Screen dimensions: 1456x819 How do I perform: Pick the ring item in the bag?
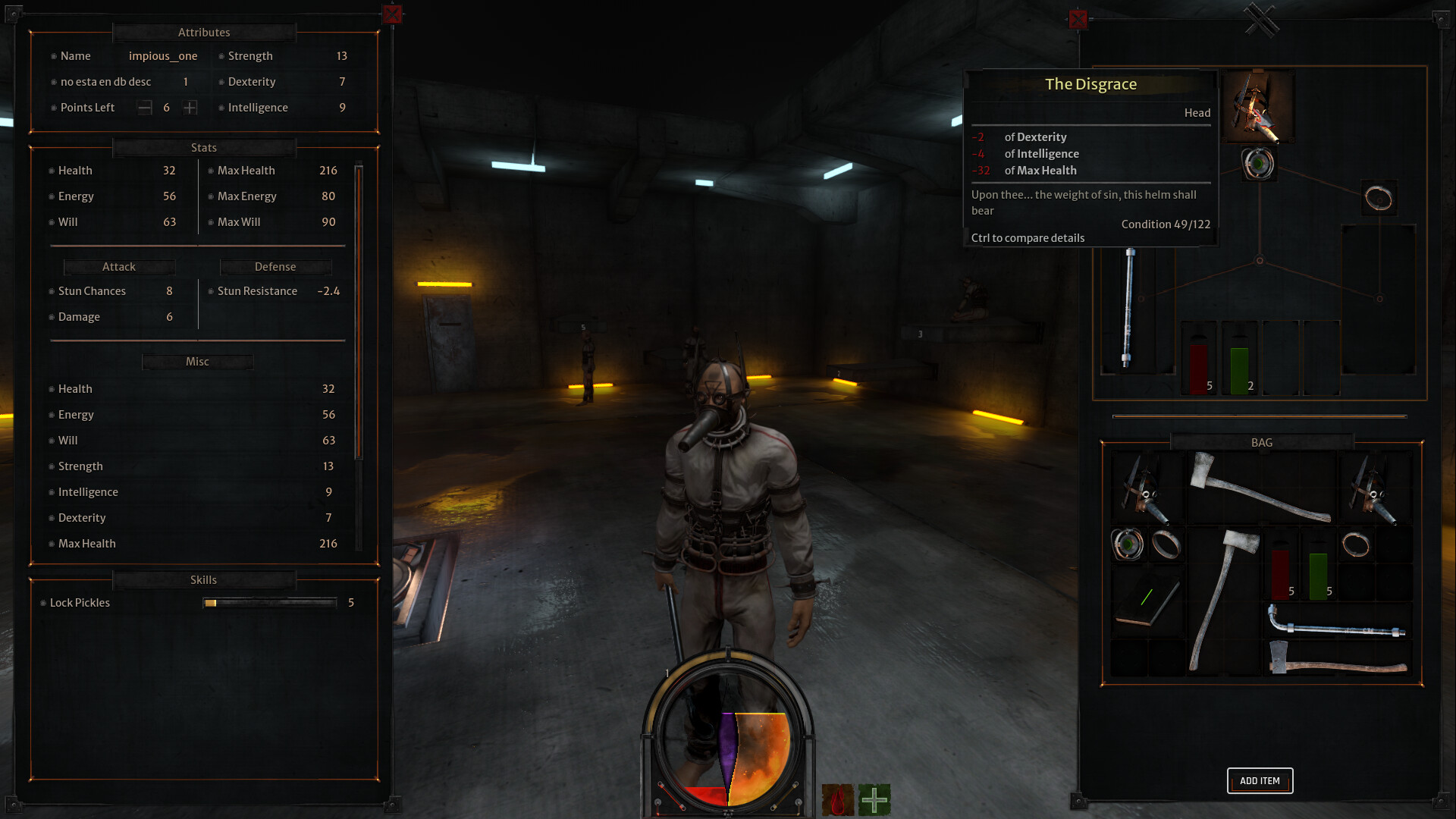click(x=1168, y=544)
